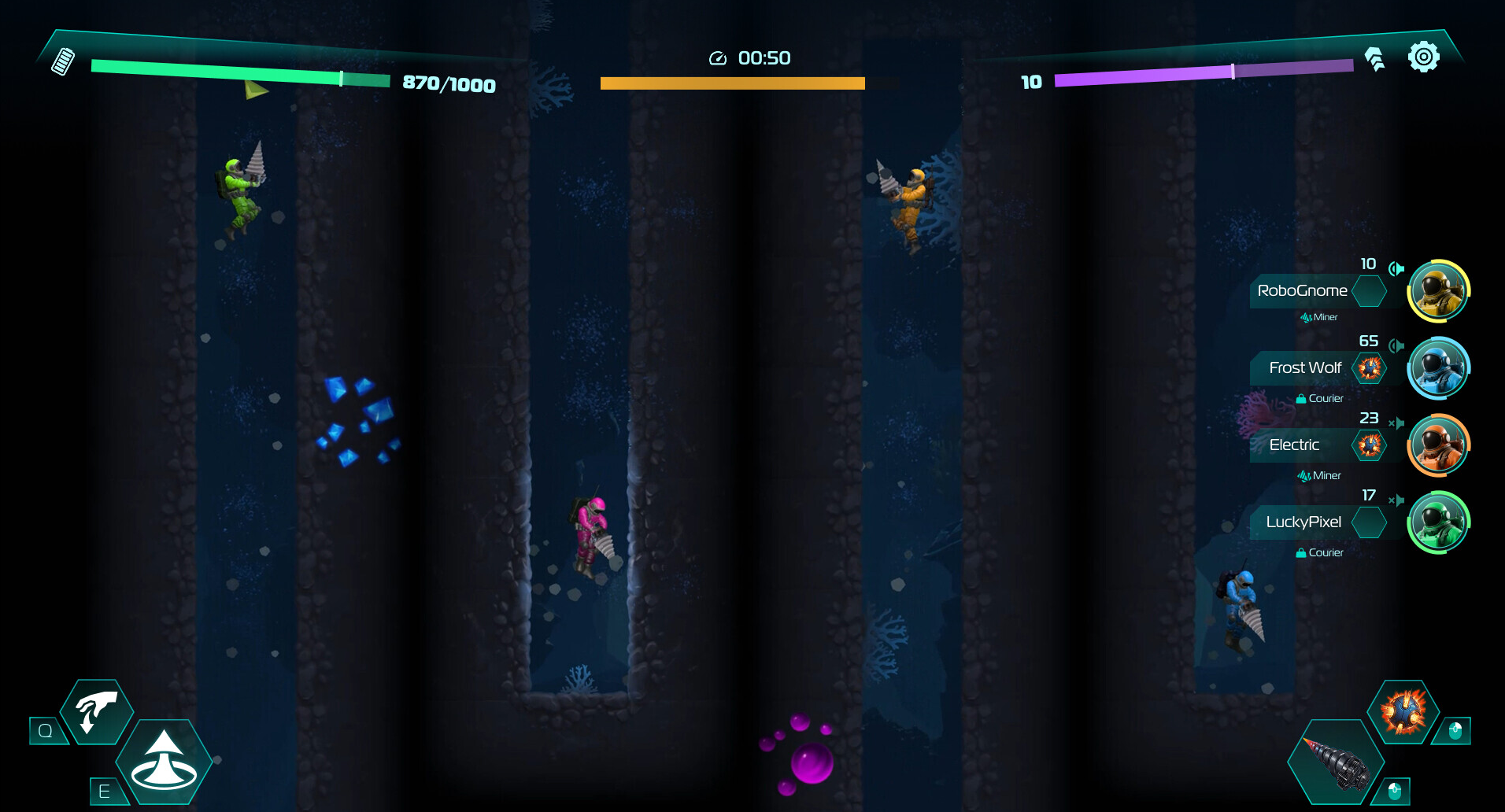This screenshot has width=1505, height=812.
Task: Mute Frost Wolf's voice speaker icon
Action: click(x=1396, y=346)
